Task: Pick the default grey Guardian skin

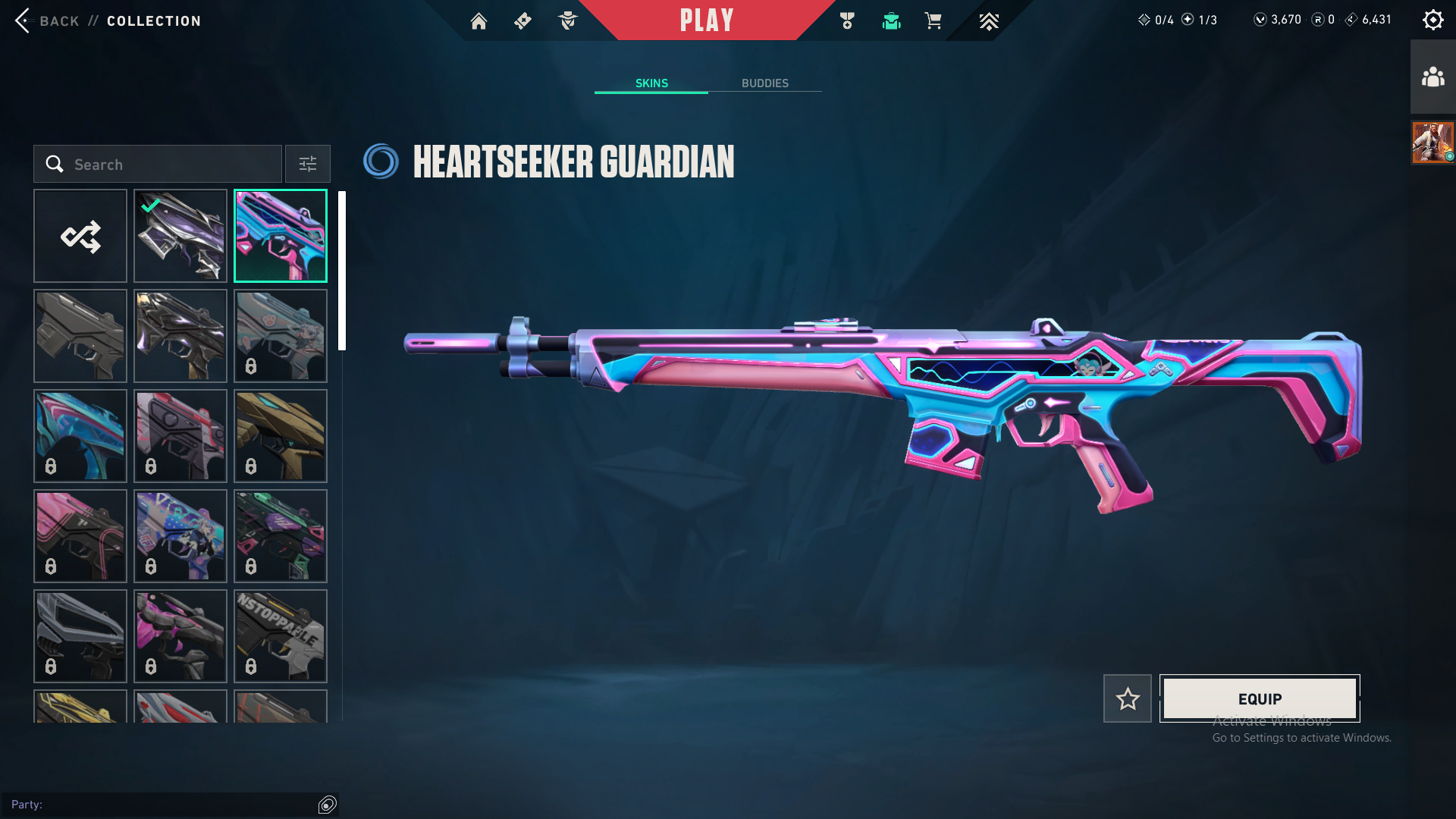Action: tap(80, 336)
